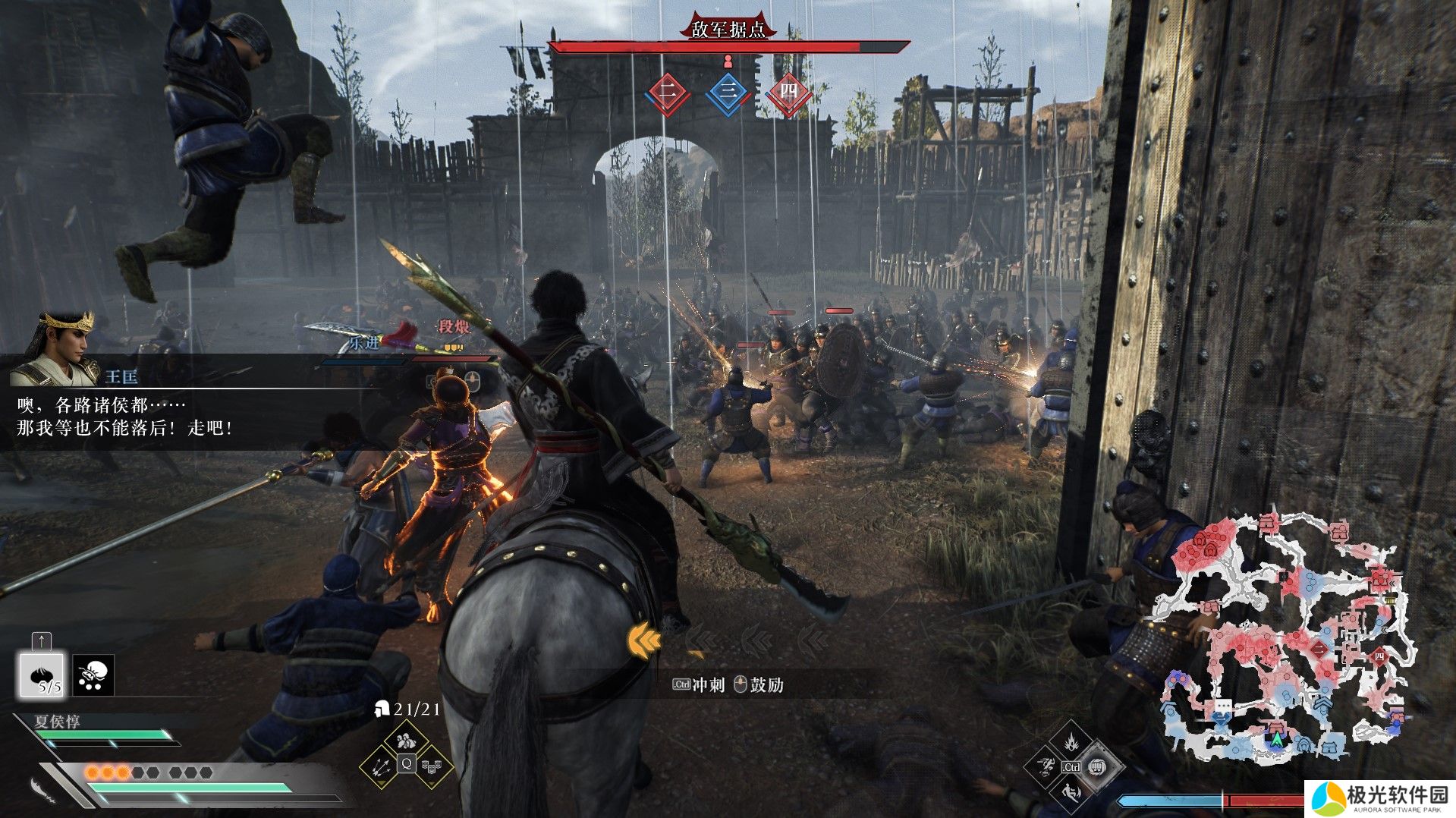Click Wang Kuang's dialogue portrait
Screen dimensions: 1456x818
[x=62, y=348]
